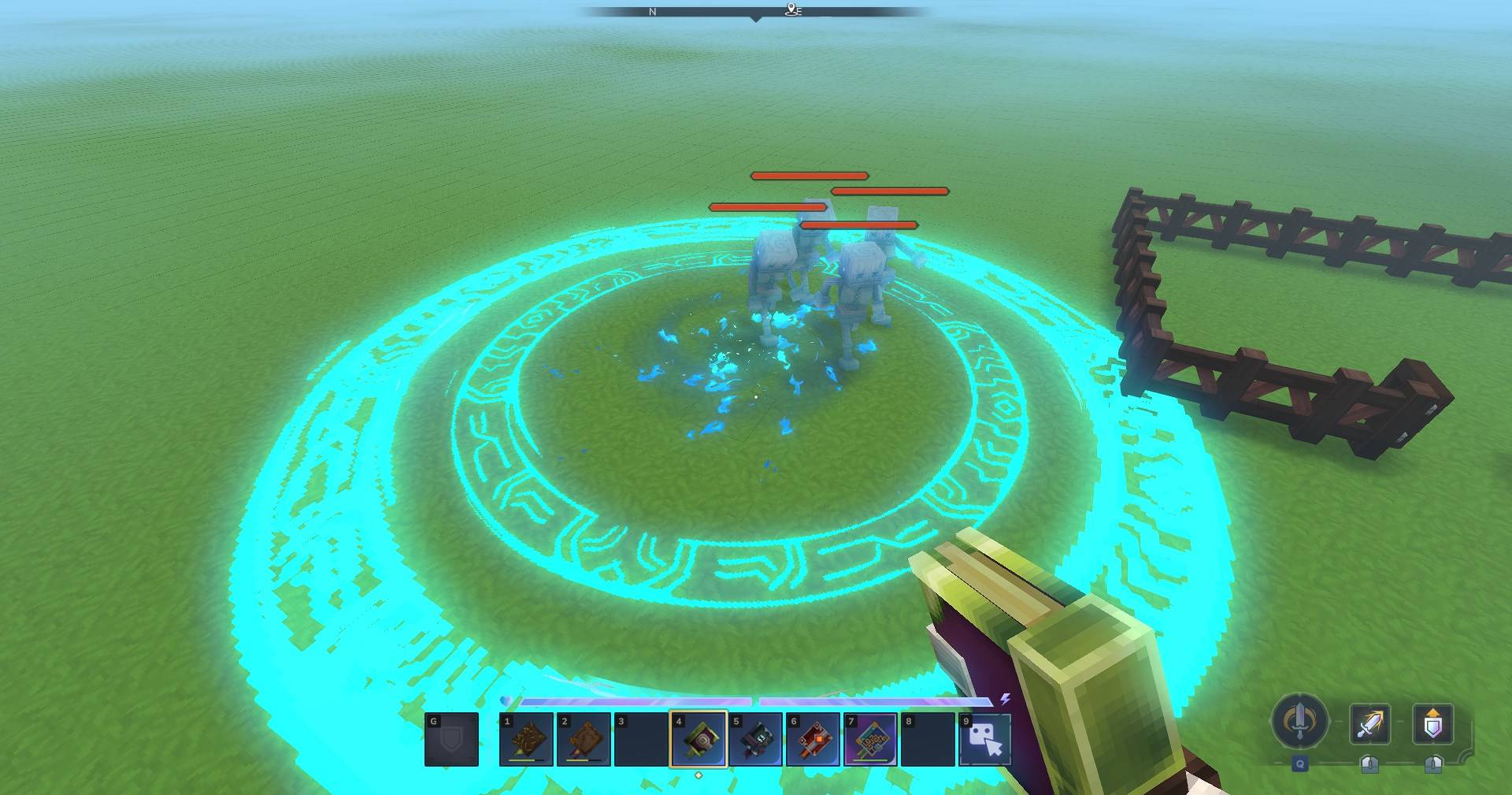Select the green and purple spellbook in slot 4
The image size is (1512, 795).
click(699, 740)
